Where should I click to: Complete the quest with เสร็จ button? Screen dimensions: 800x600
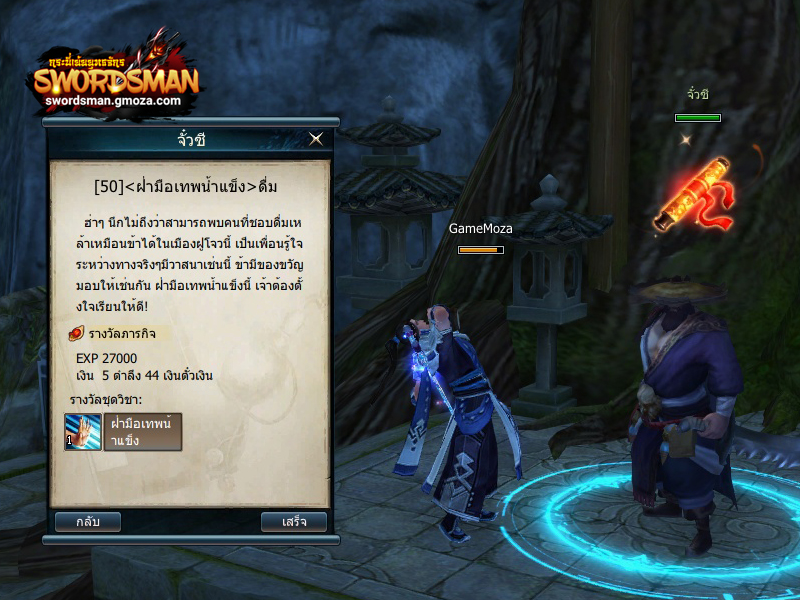(x=293, y=521)
